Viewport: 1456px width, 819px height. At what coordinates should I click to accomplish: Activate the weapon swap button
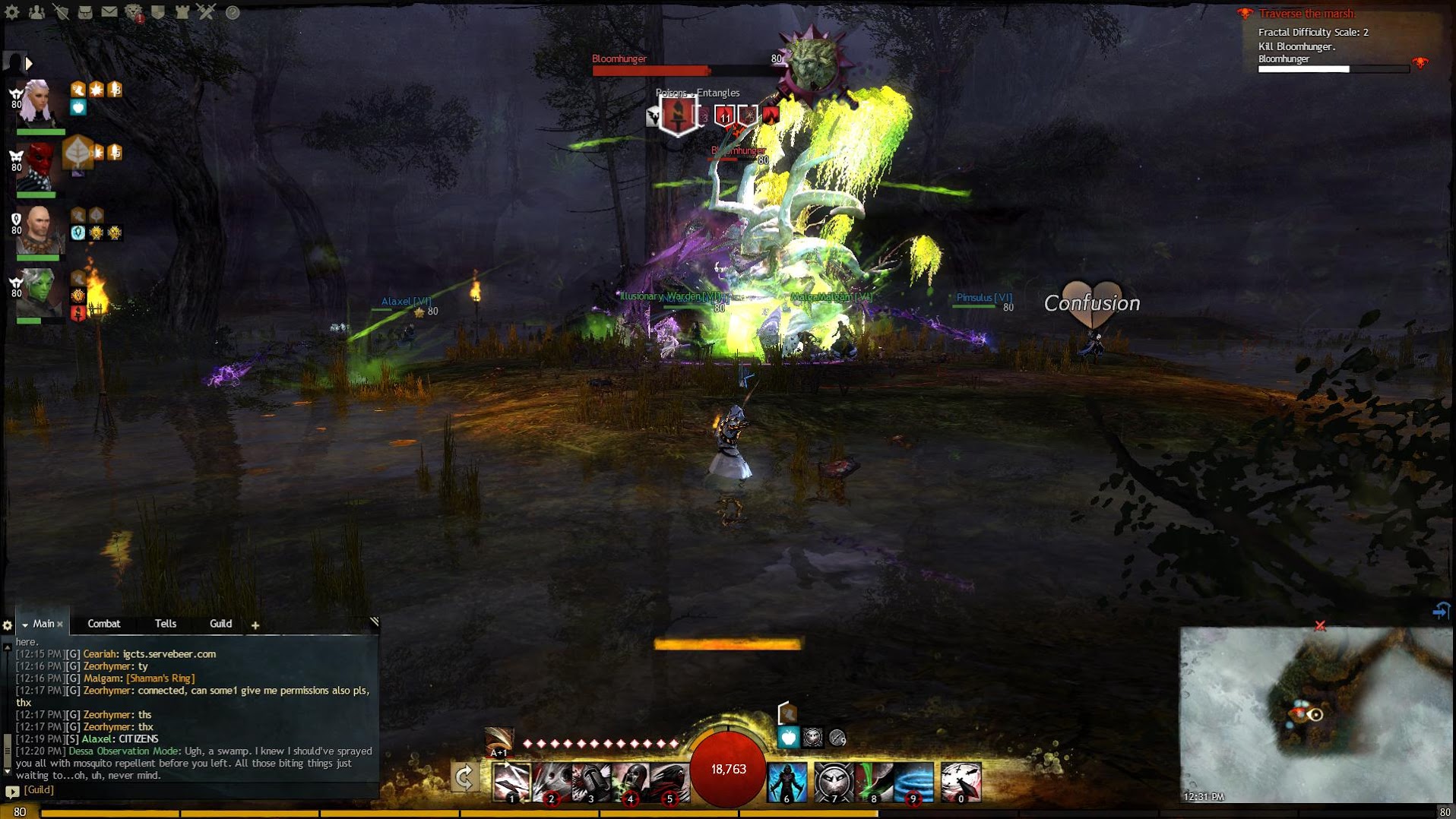(464, 777)
